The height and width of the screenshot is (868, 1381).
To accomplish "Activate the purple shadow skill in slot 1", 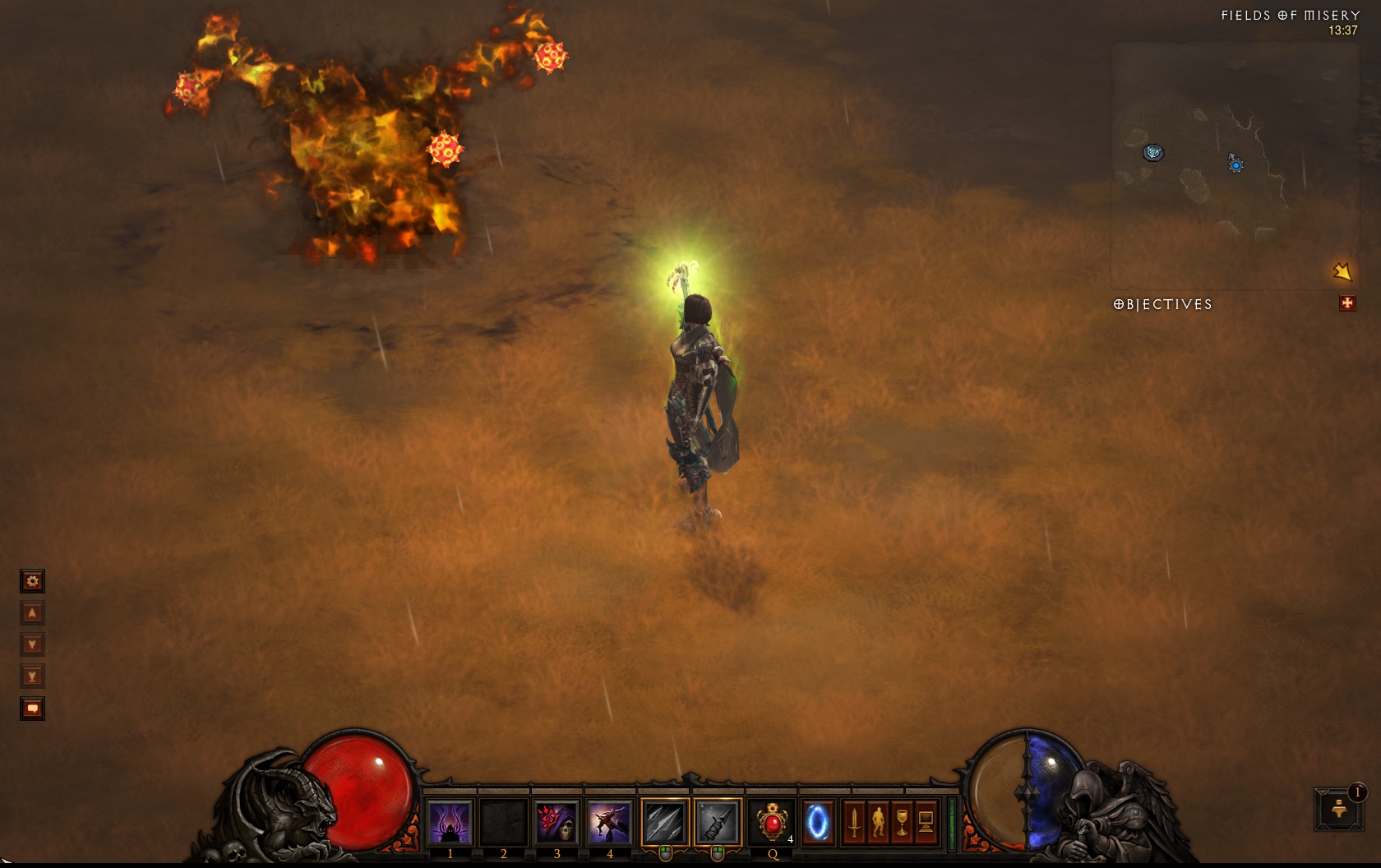I will (450, 822).
